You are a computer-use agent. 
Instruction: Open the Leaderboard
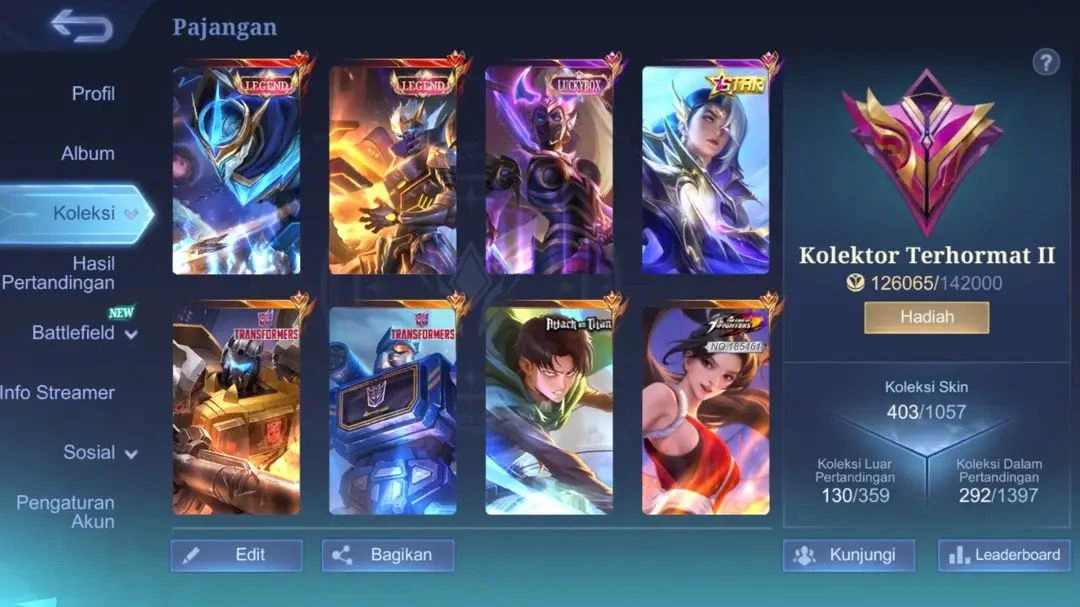pos(1004,555)
